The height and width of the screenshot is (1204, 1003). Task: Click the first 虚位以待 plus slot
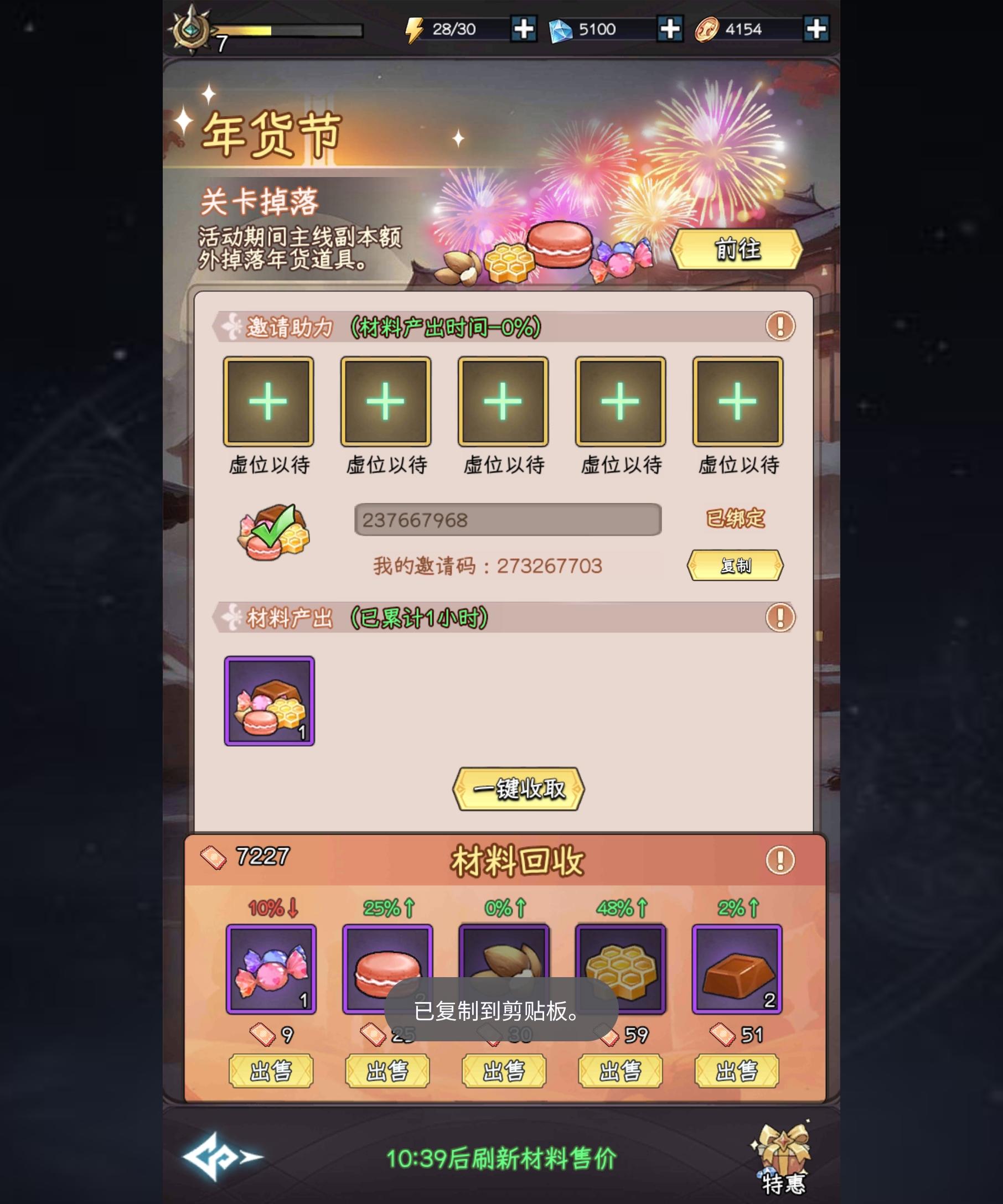click(268, 401)
